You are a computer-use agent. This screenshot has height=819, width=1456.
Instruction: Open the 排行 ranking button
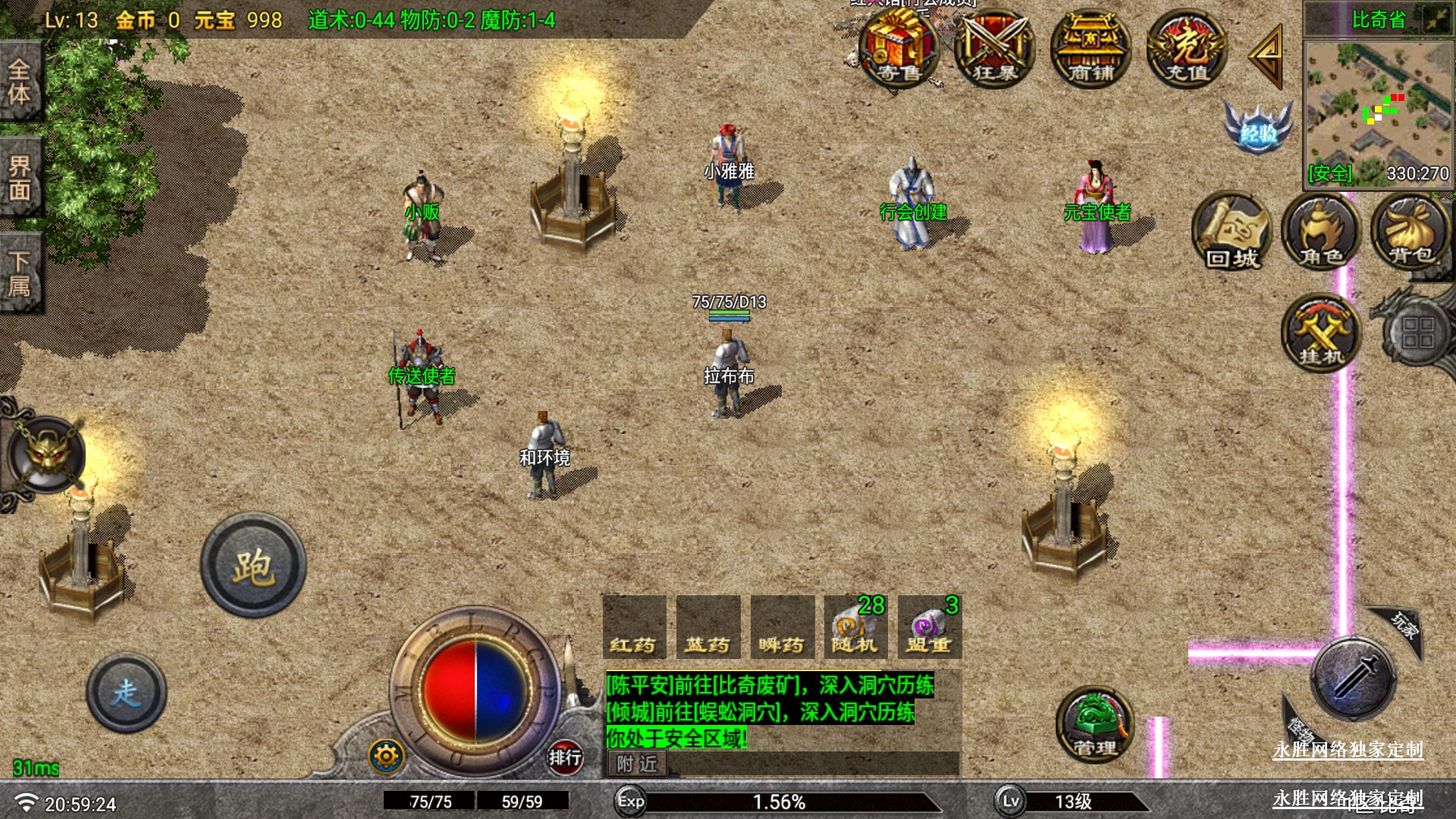[x=565, y=756]
